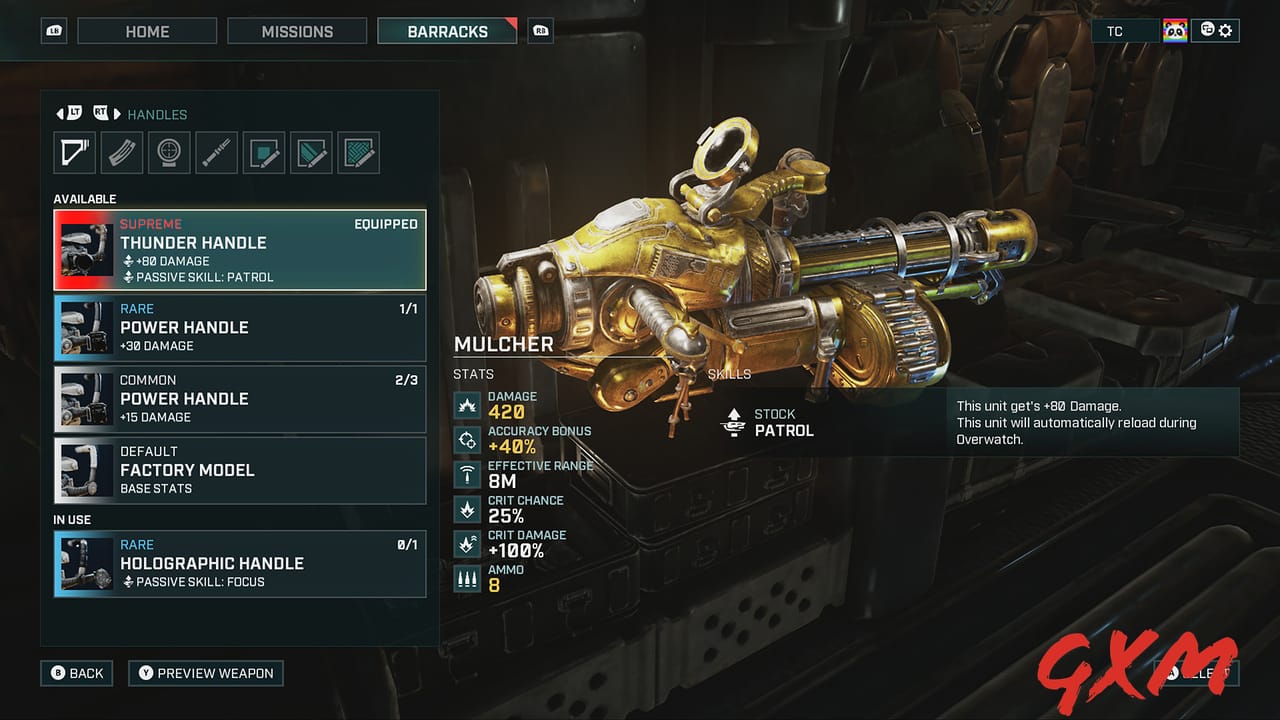Open the Home tab
Viewport: 1280px width, 720px height.
(147, 31)
